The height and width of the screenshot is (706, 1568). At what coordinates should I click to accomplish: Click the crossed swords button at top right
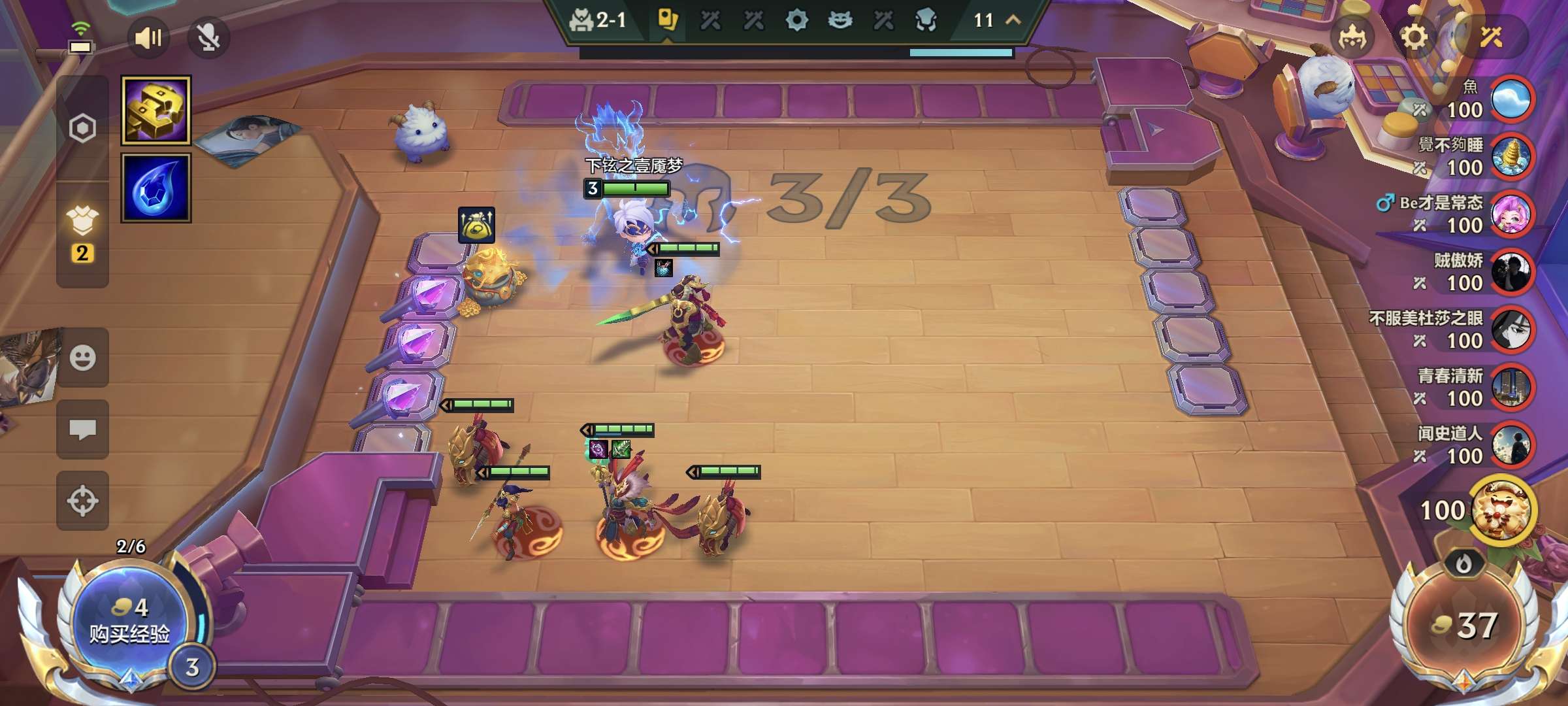[x=1492, y=37]
